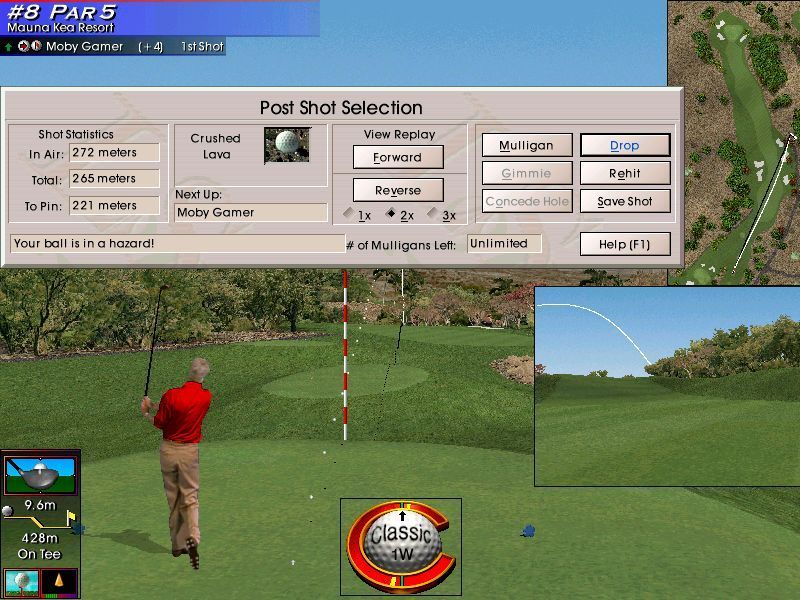Click the orange cone wind indicator

click(58, 582)
